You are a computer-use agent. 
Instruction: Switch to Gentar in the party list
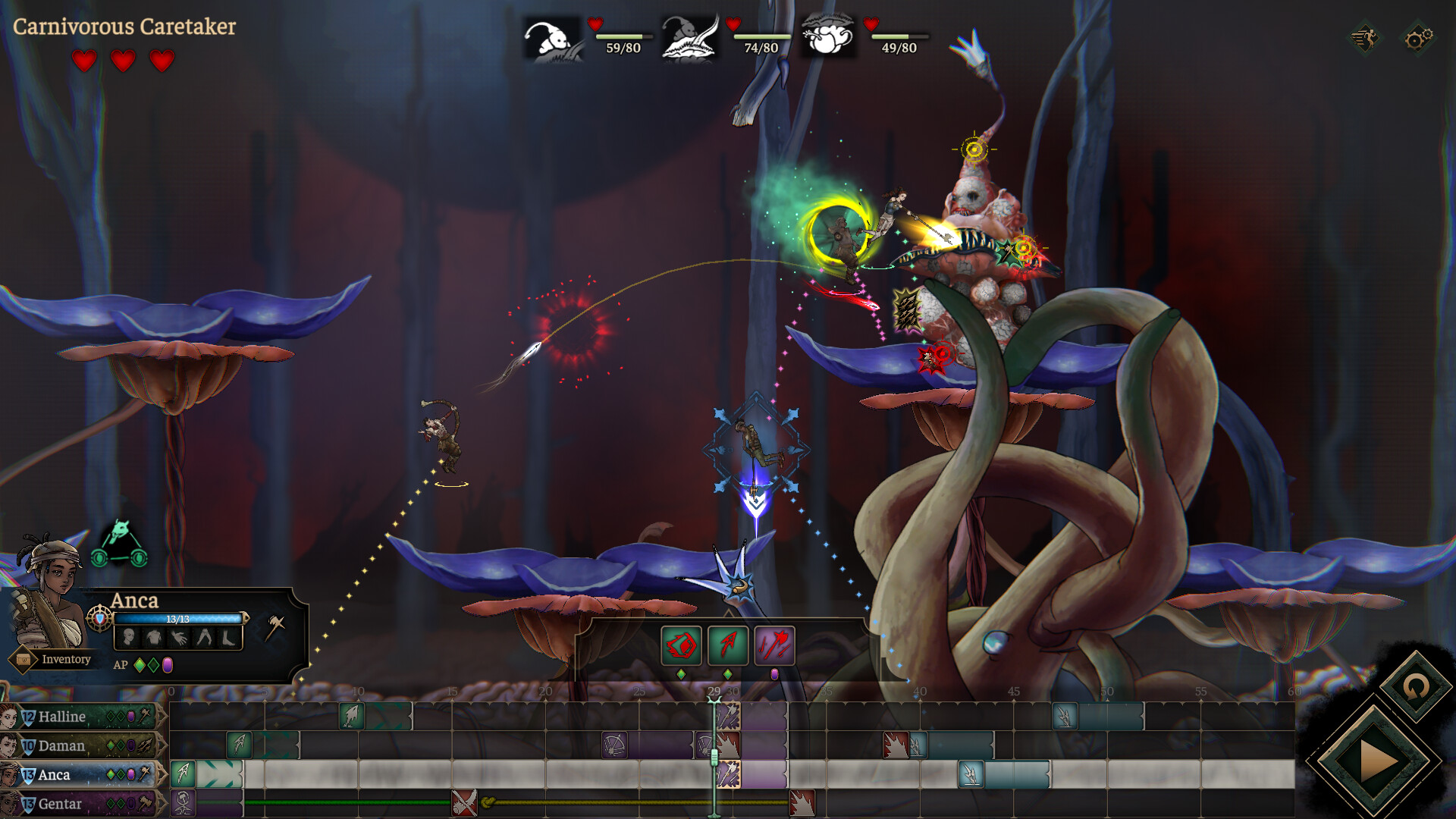pos(61,804)
